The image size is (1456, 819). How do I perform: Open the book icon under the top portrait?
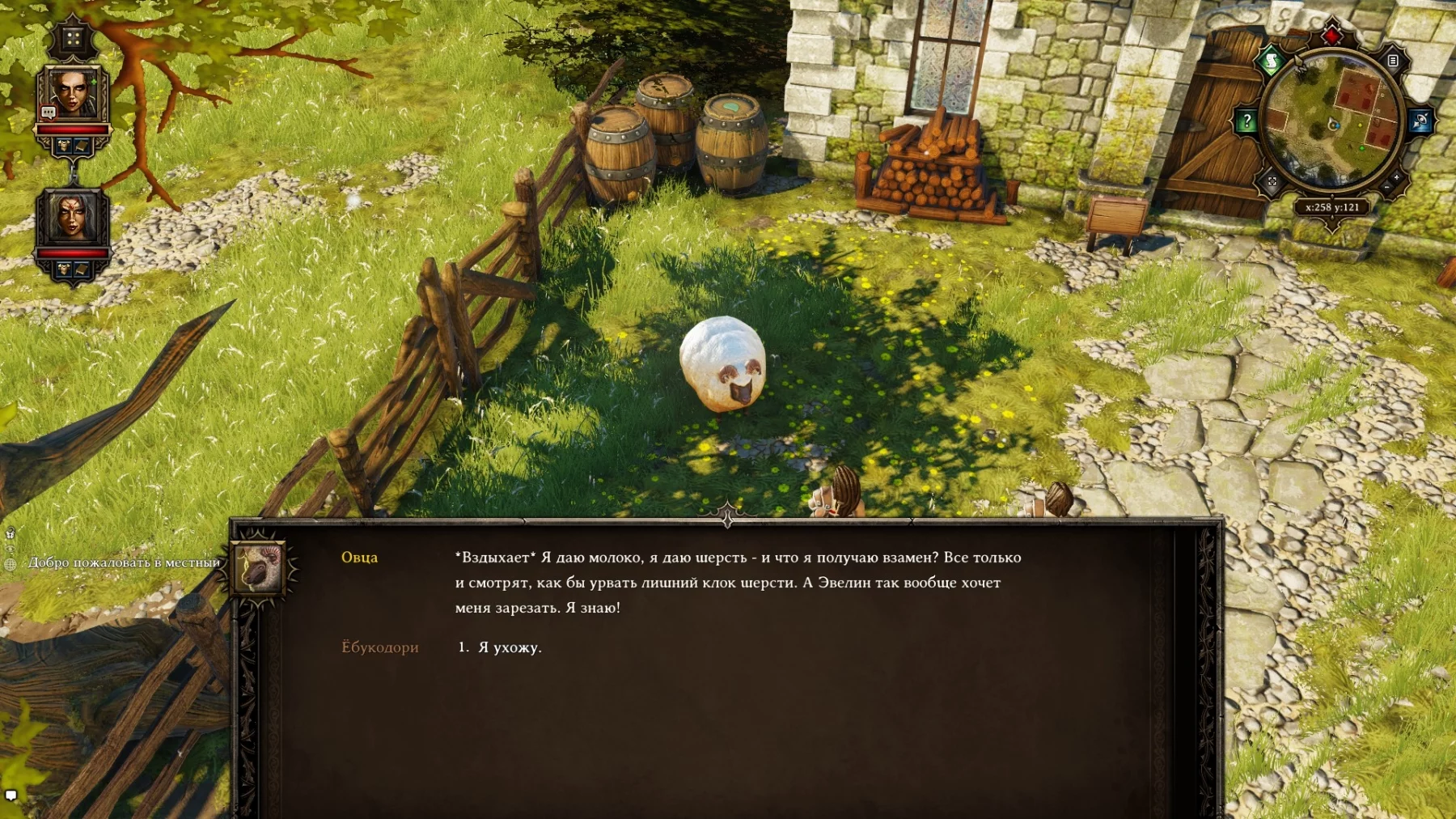click(x=82, y=146)
